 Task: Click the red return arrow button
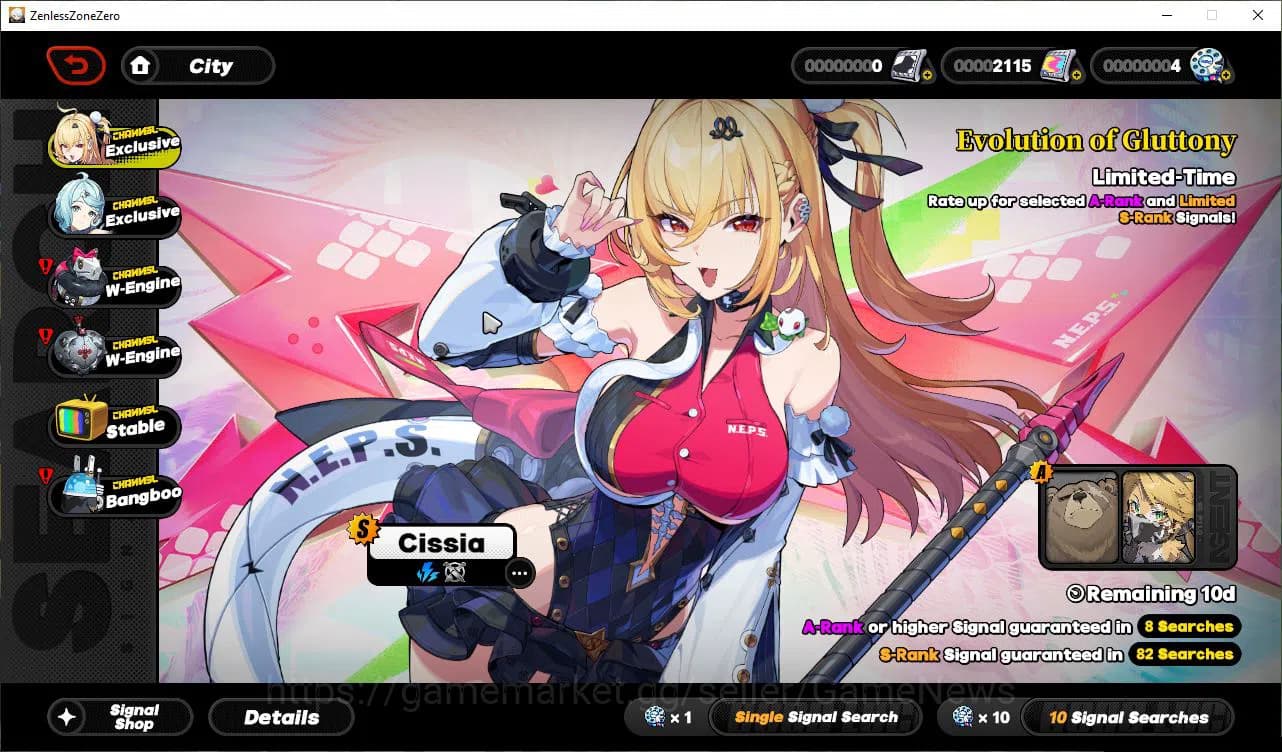76,65
